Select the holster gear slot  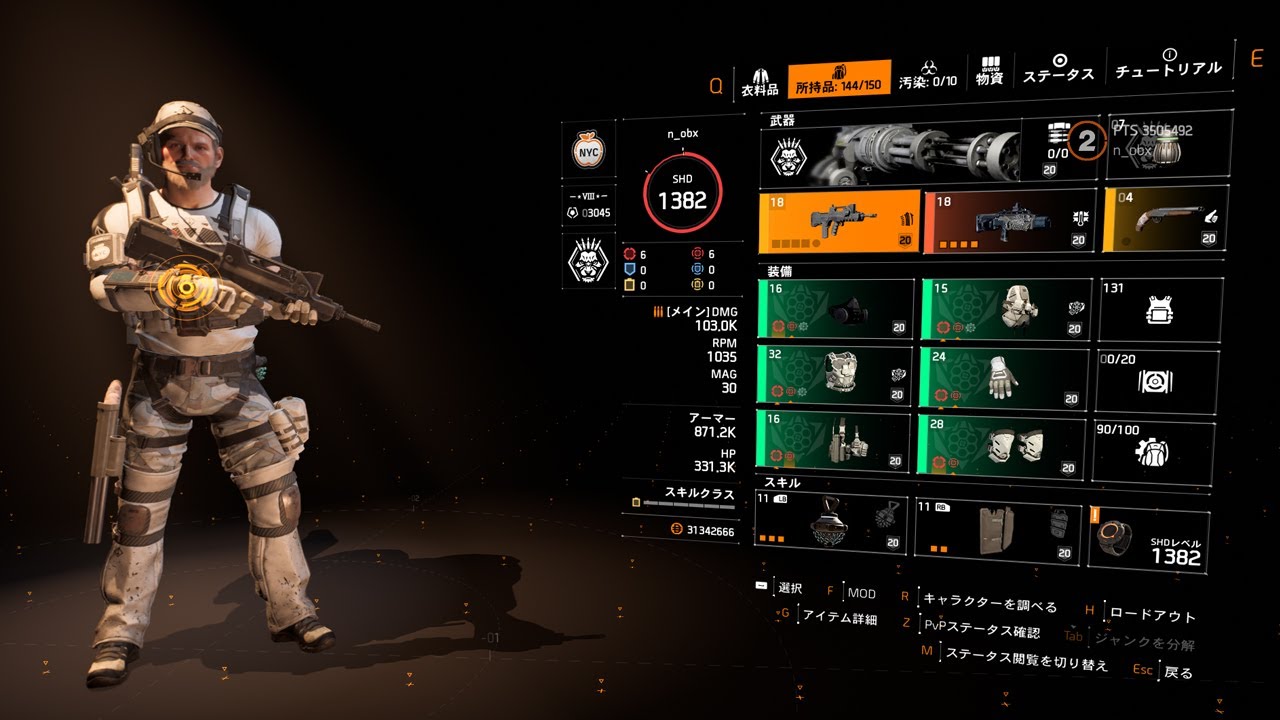click(x=833, y=440)
